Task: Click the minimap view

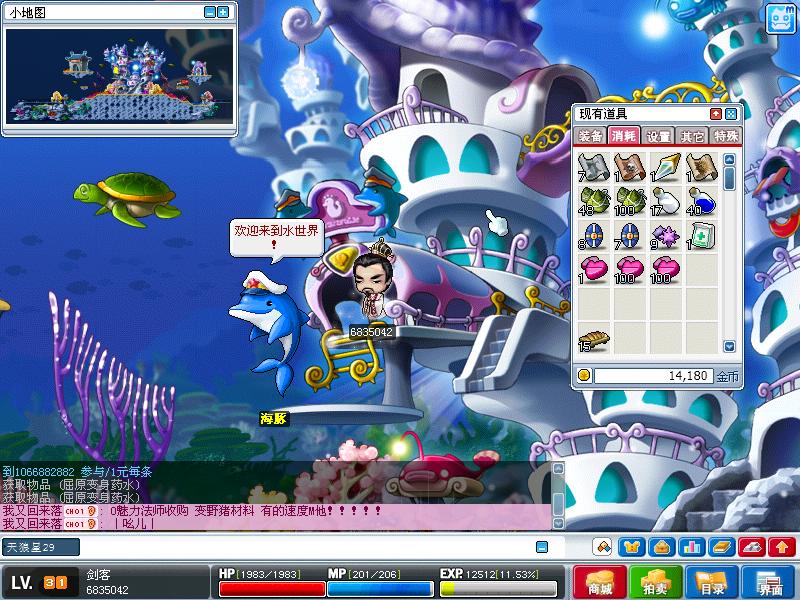Action: [118, 76]
